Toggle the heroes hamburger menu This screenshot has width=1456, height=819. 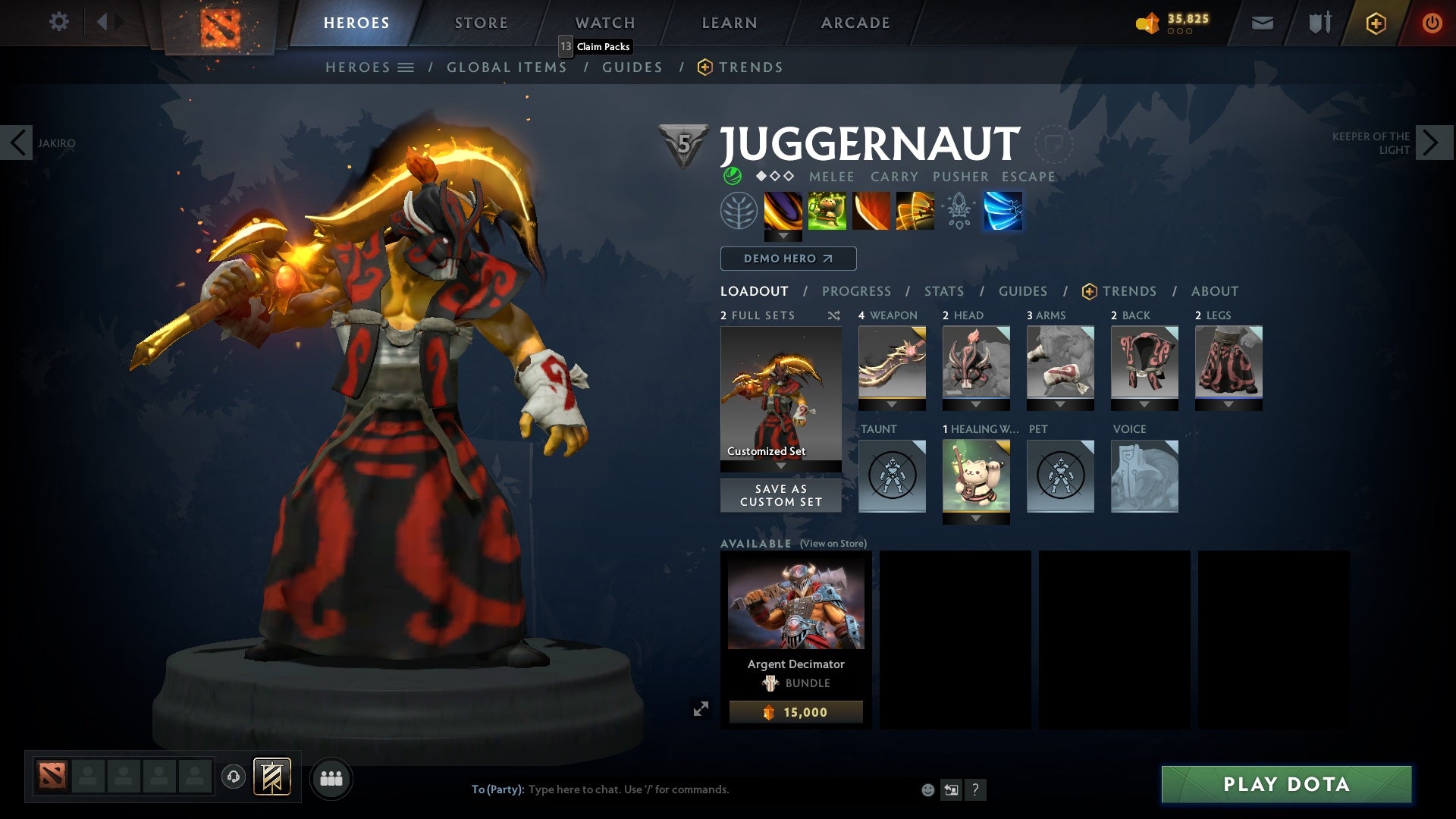(406, 67)
